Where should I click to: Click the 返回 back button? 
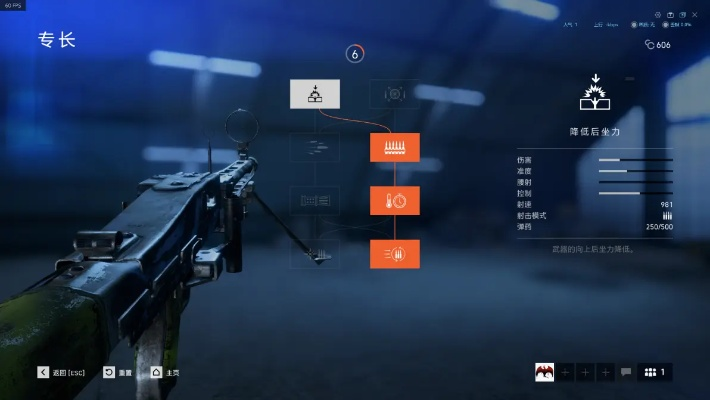tap(62, 372)
